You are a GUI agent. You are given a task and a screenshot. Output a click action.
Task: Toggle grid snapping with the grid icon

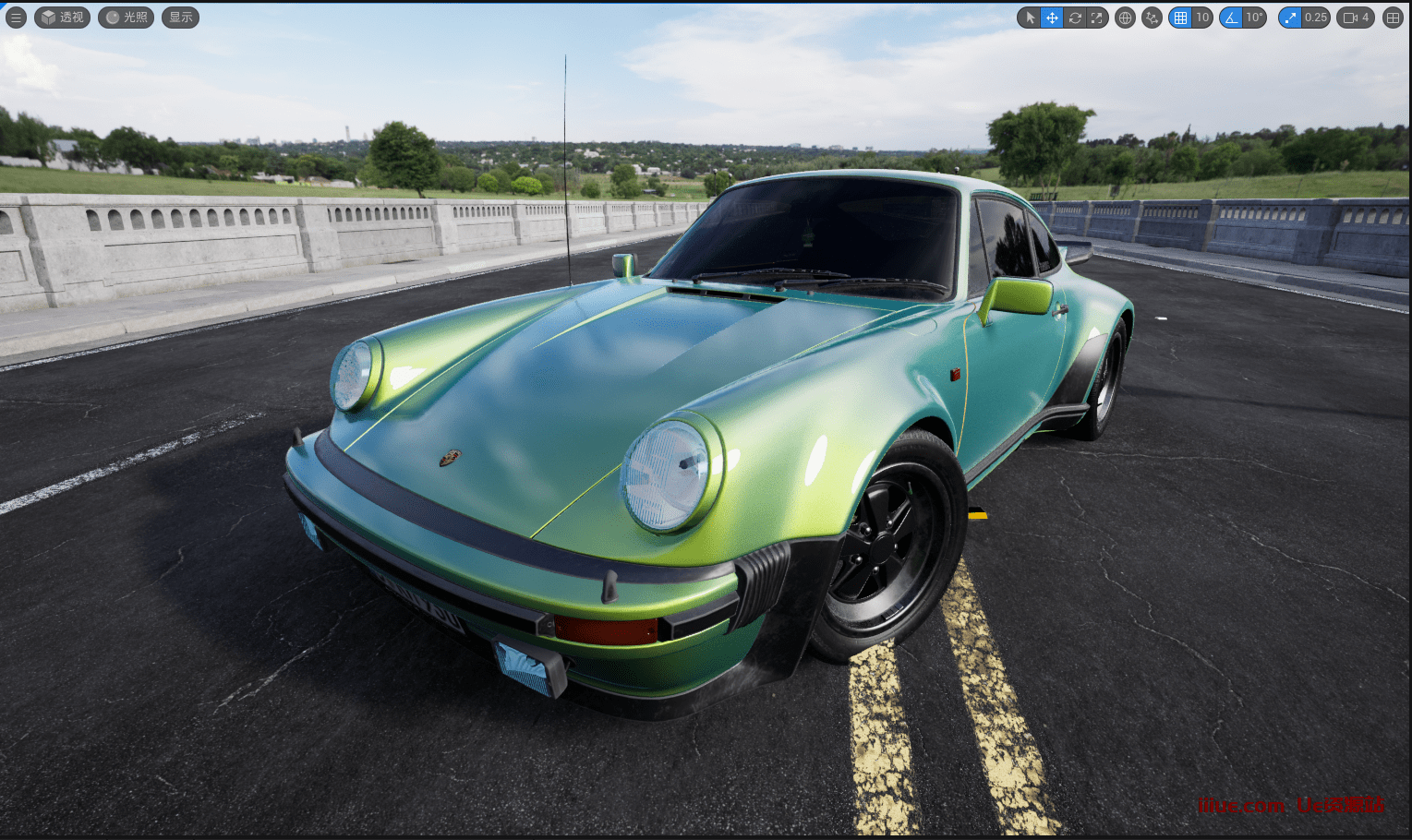pos(1180,18)
